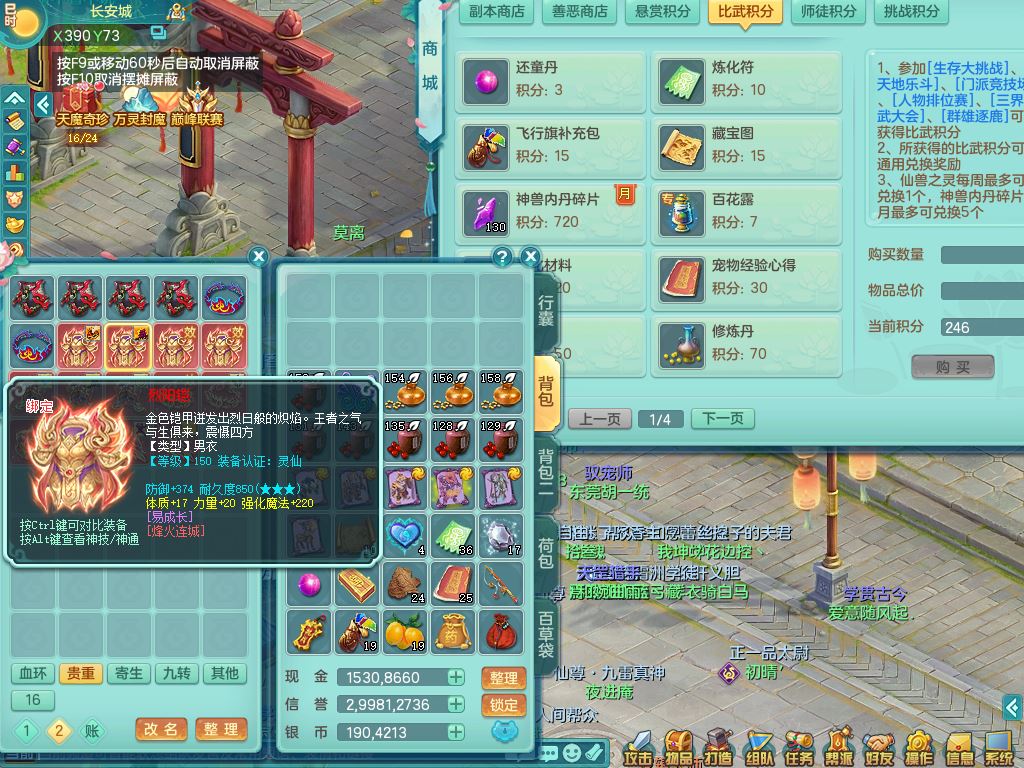
Task: Click the inventory help question mark
Action: 503,256
